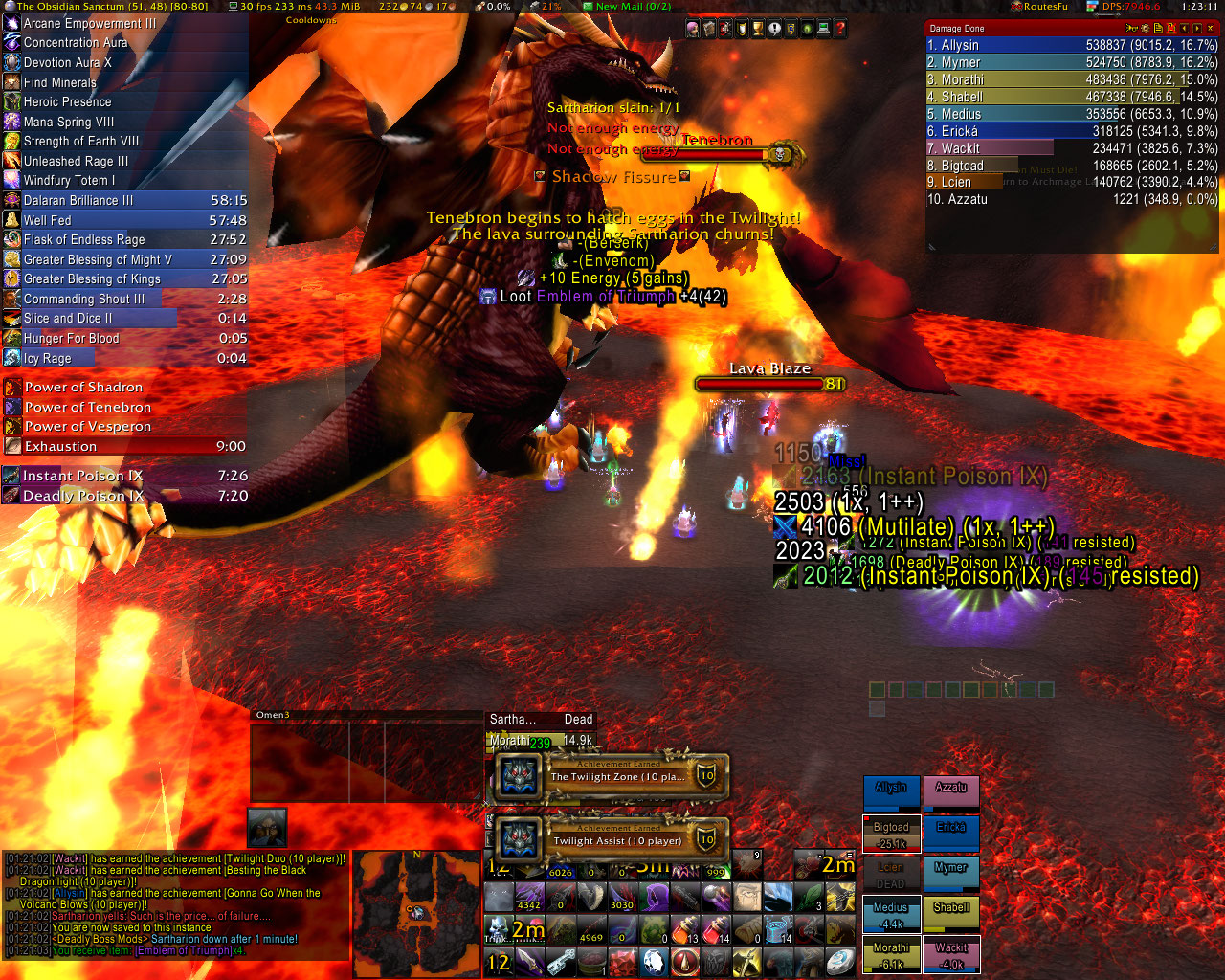Click the minimap of the Obsidian Sanctum
1225x980 pixels.
[416, 912]
